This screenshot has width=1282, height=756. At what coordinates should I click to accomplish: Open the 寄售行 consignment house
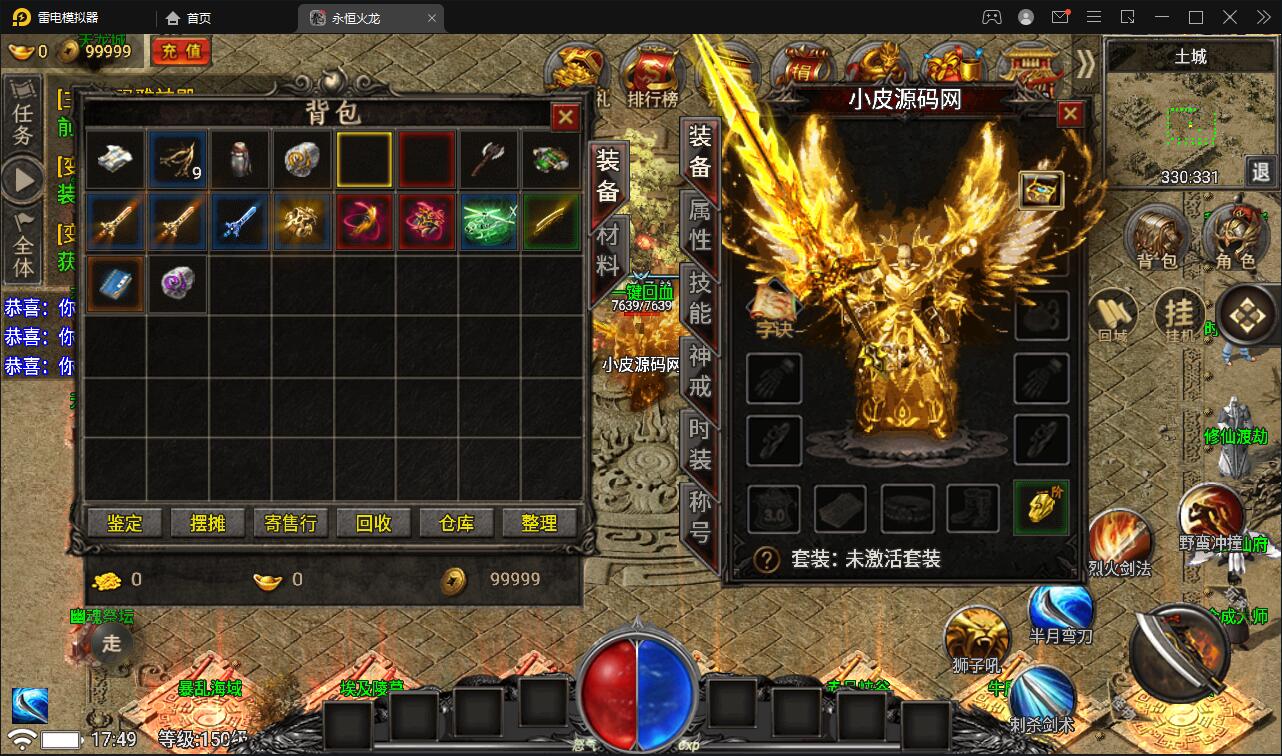[x=290, y=523]
